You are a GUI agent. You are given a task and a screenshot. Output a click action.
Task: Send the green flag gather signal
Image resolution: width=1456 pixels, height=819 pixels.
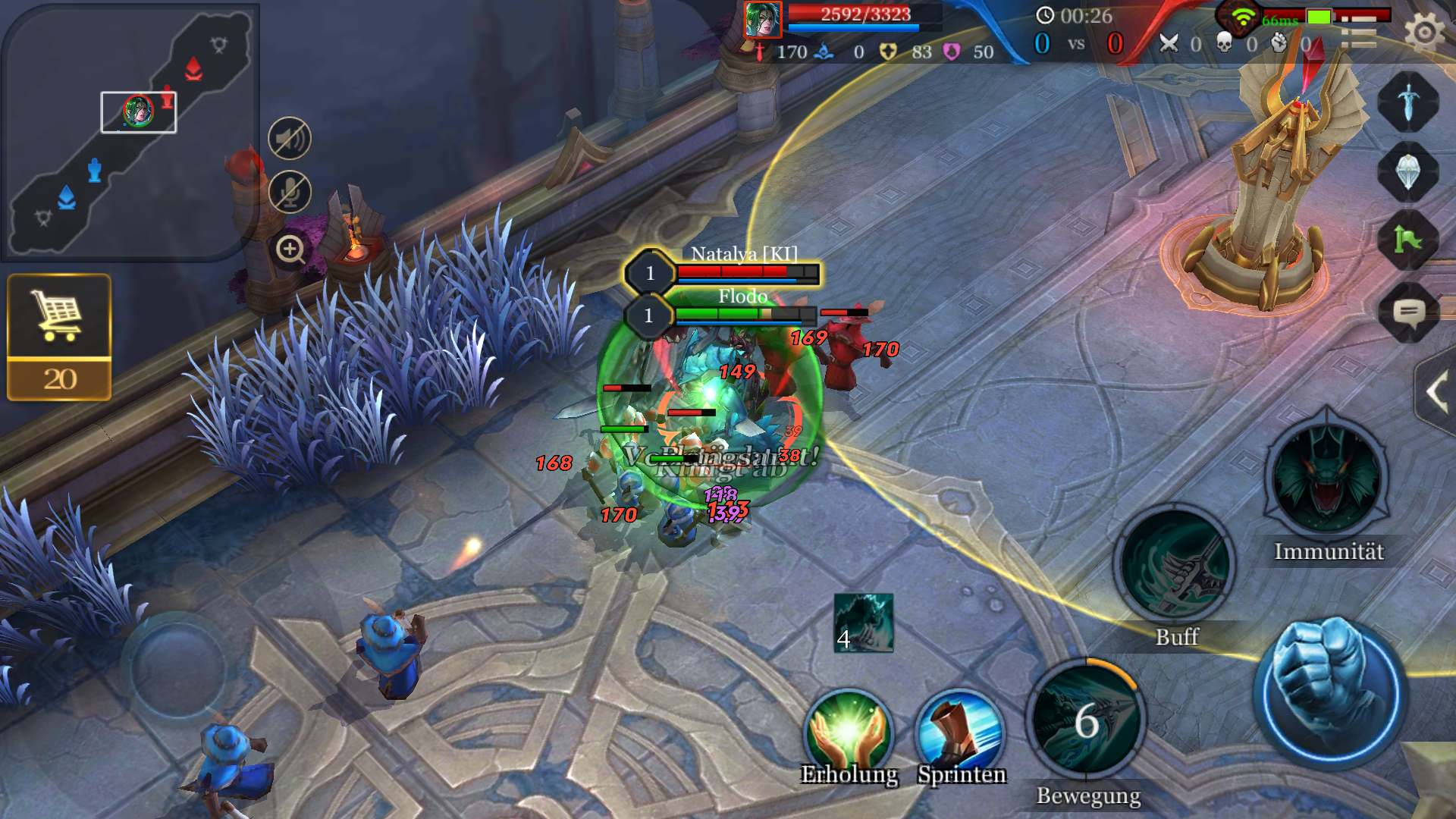pyautogui.click(x=1408, y=240)
